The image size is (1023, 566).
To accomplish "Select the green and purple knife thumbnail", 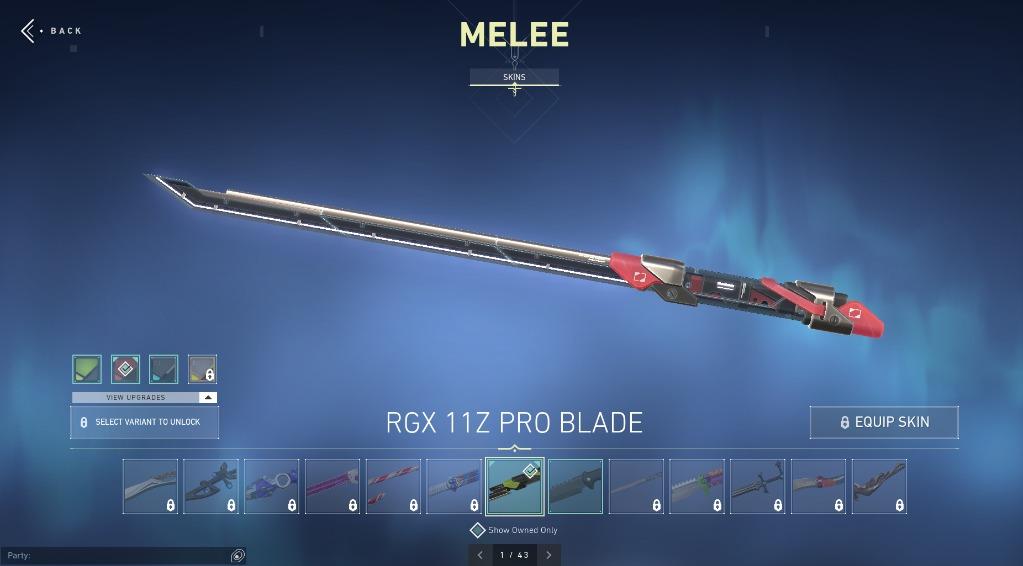I will coord(697,486).
